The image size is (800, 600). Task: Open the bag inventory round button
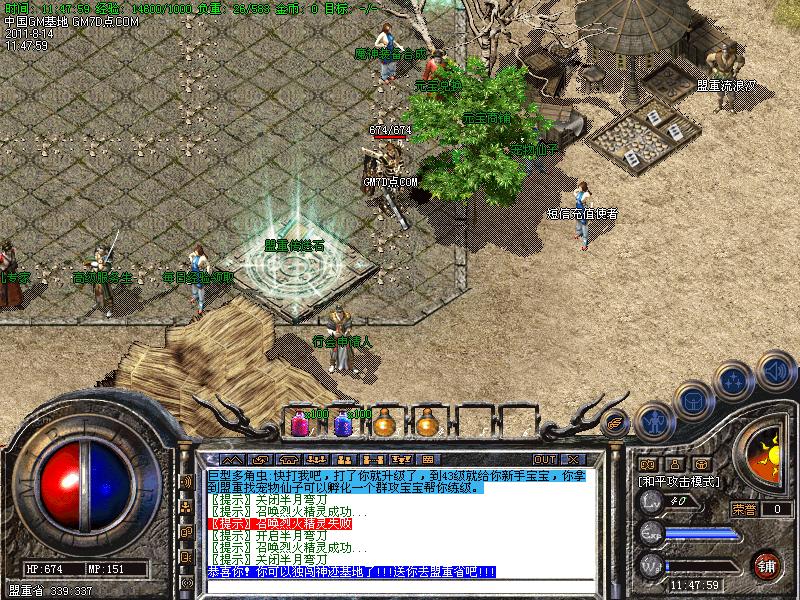(x=693, y=400)
